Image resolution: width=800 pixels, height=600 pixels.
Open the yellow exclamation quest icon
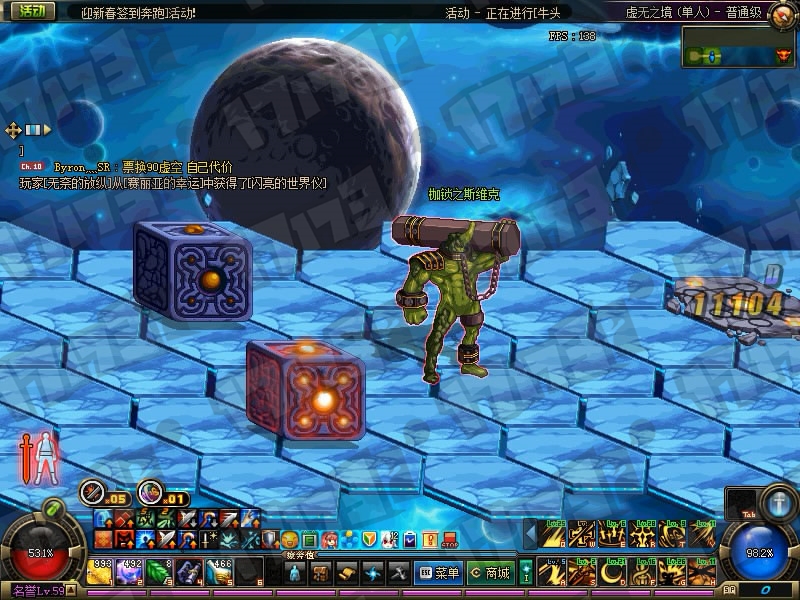(429, 540)
